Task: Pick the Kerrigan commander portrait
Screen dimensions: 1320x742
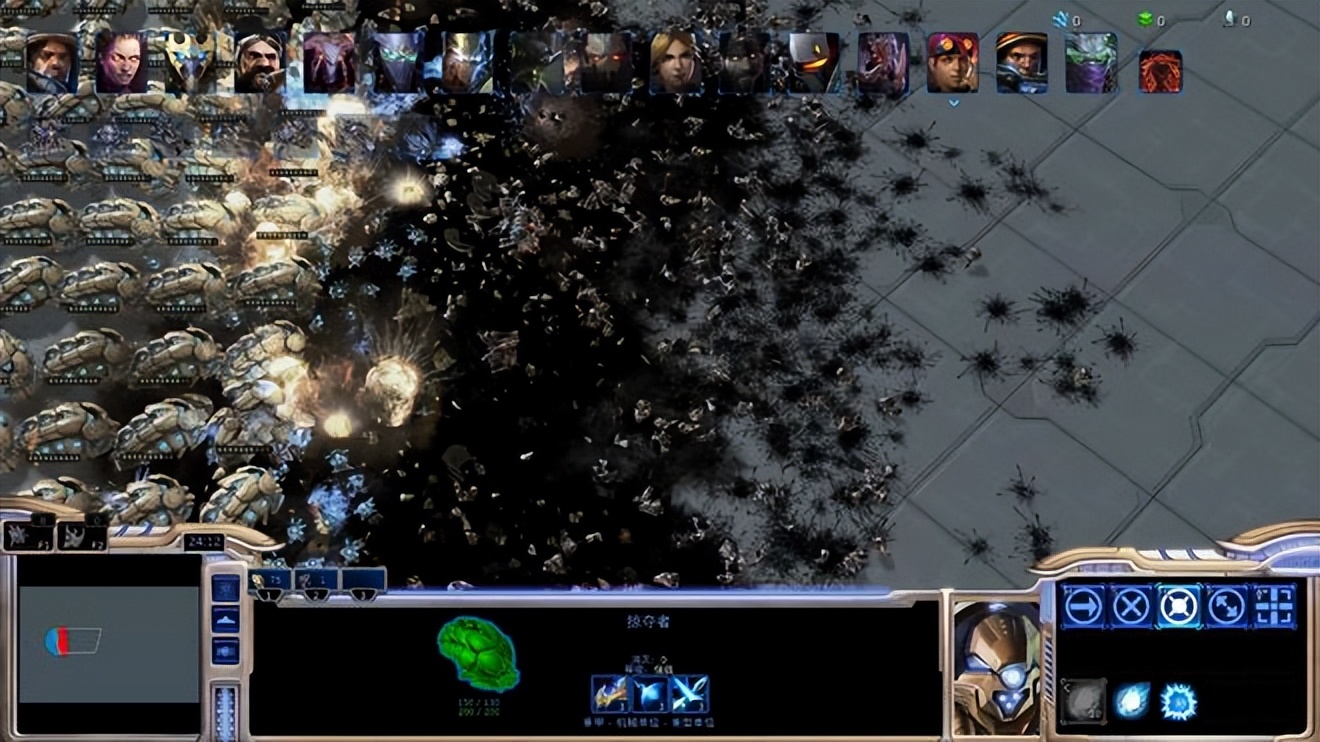Action: pyautogui.click(x=121, y=62)
